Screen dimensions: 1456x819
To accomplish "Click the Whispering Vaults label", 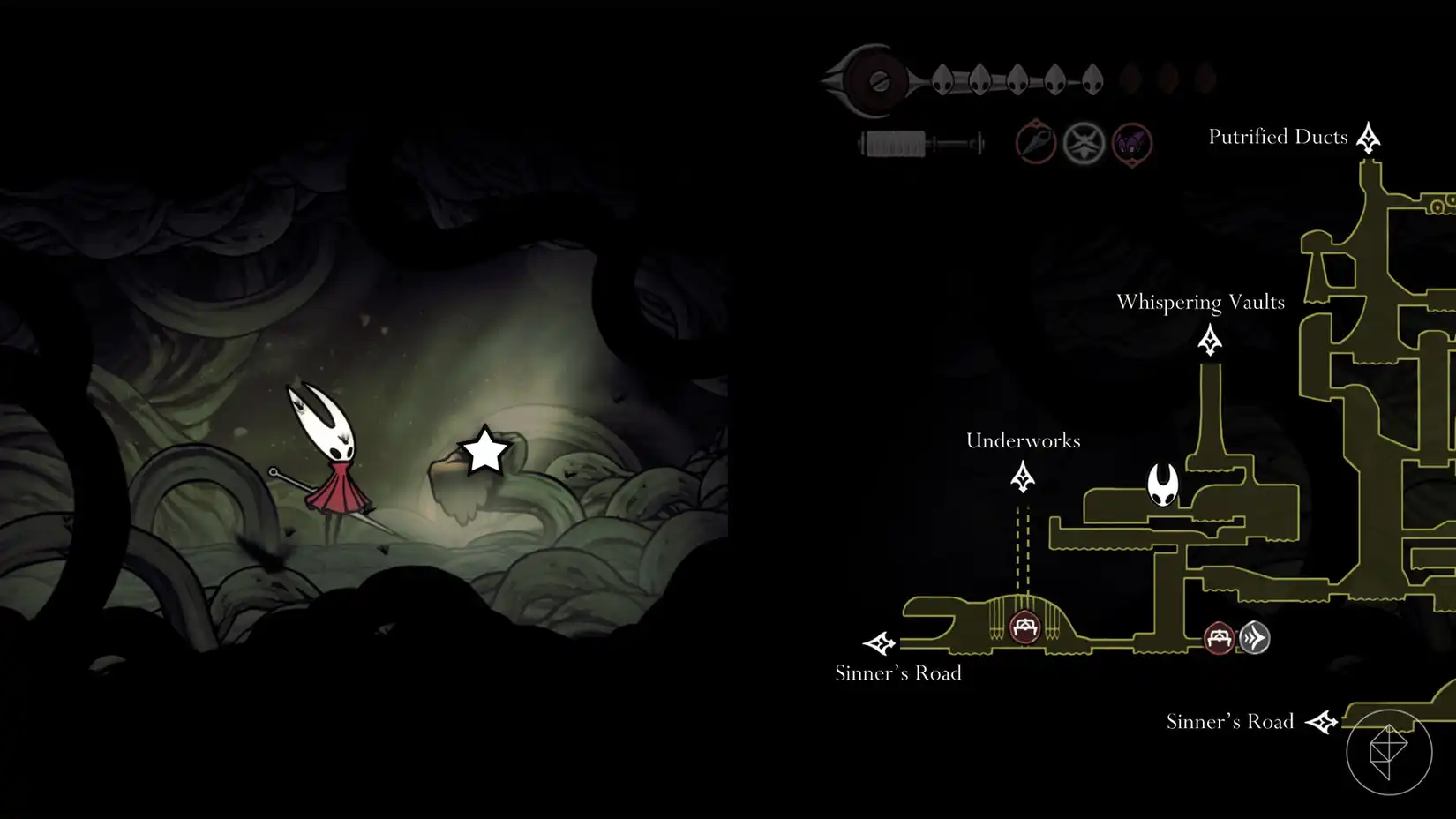I will [x=1201, y=302].
